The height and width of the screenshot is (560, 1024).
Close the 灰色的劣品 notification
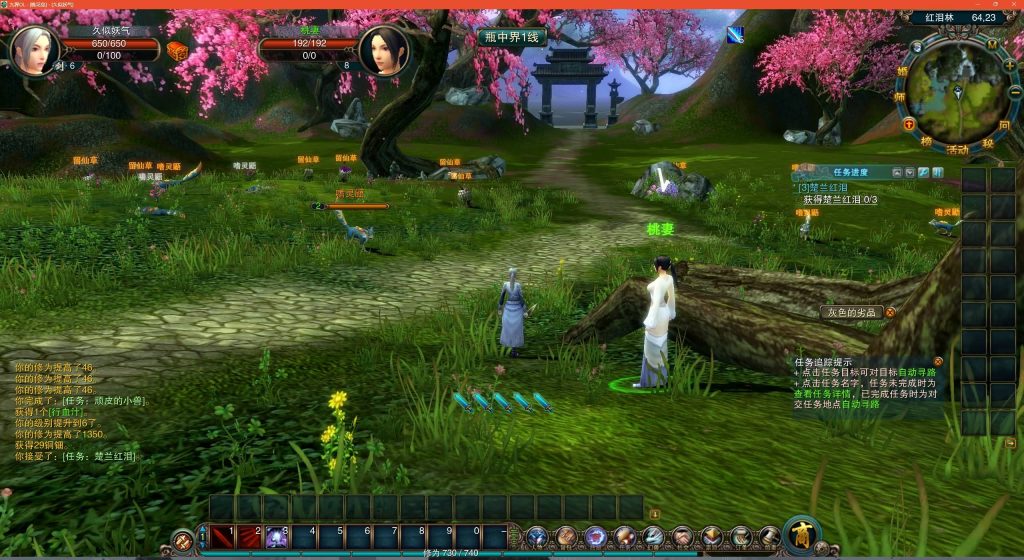click(890, 312)
